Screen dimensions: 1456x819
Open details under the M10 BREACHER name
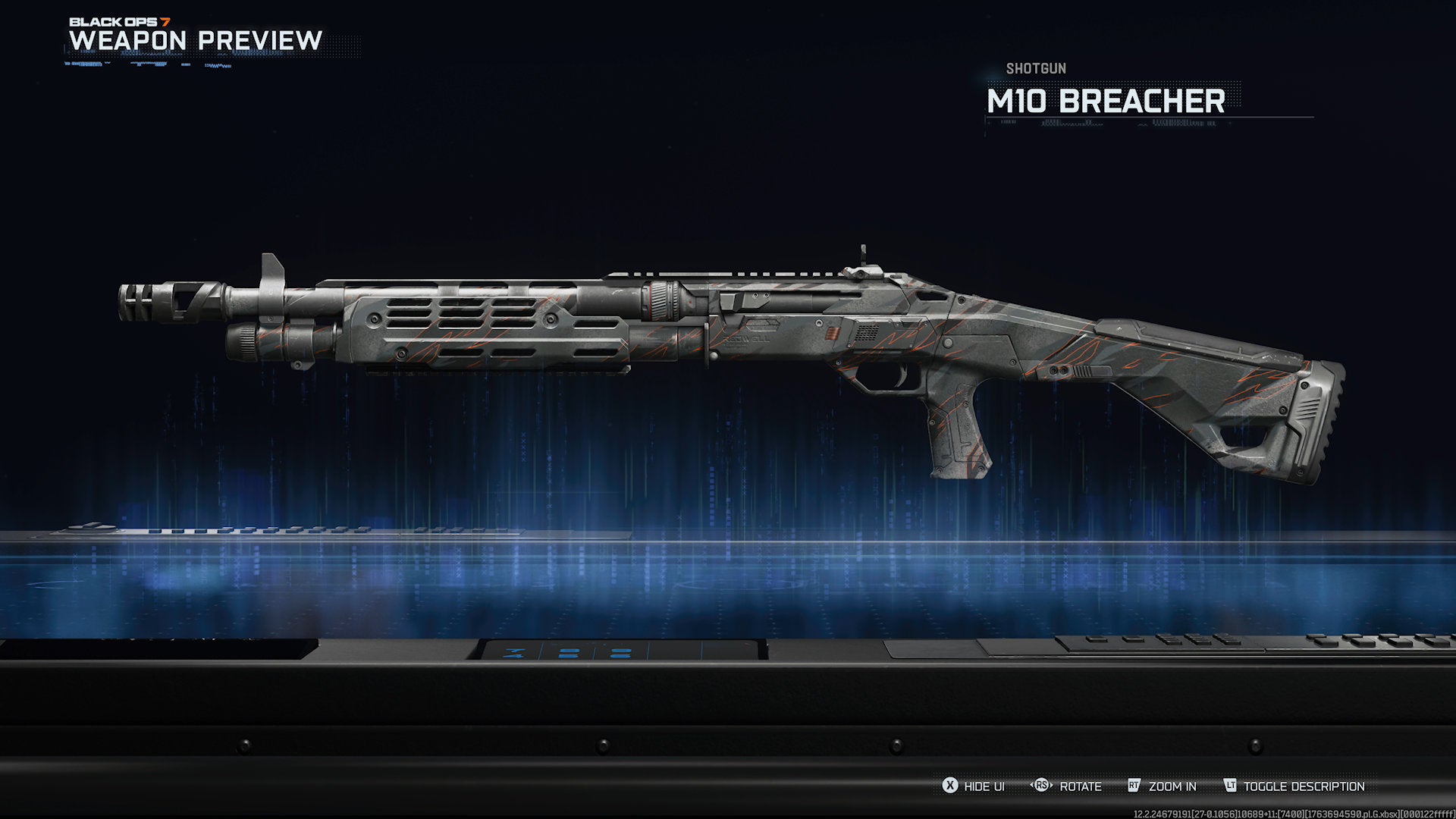1106,99
